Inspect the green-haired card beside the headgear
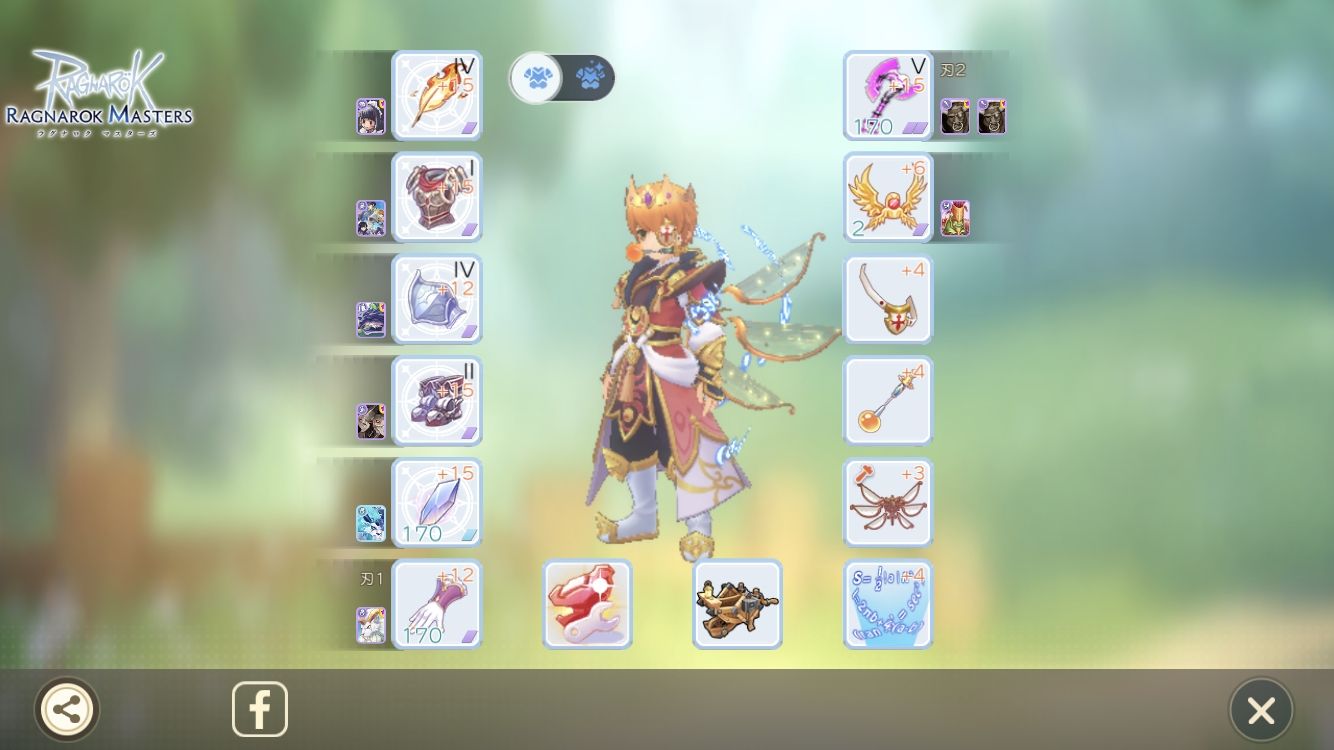 tap(955, 218)
